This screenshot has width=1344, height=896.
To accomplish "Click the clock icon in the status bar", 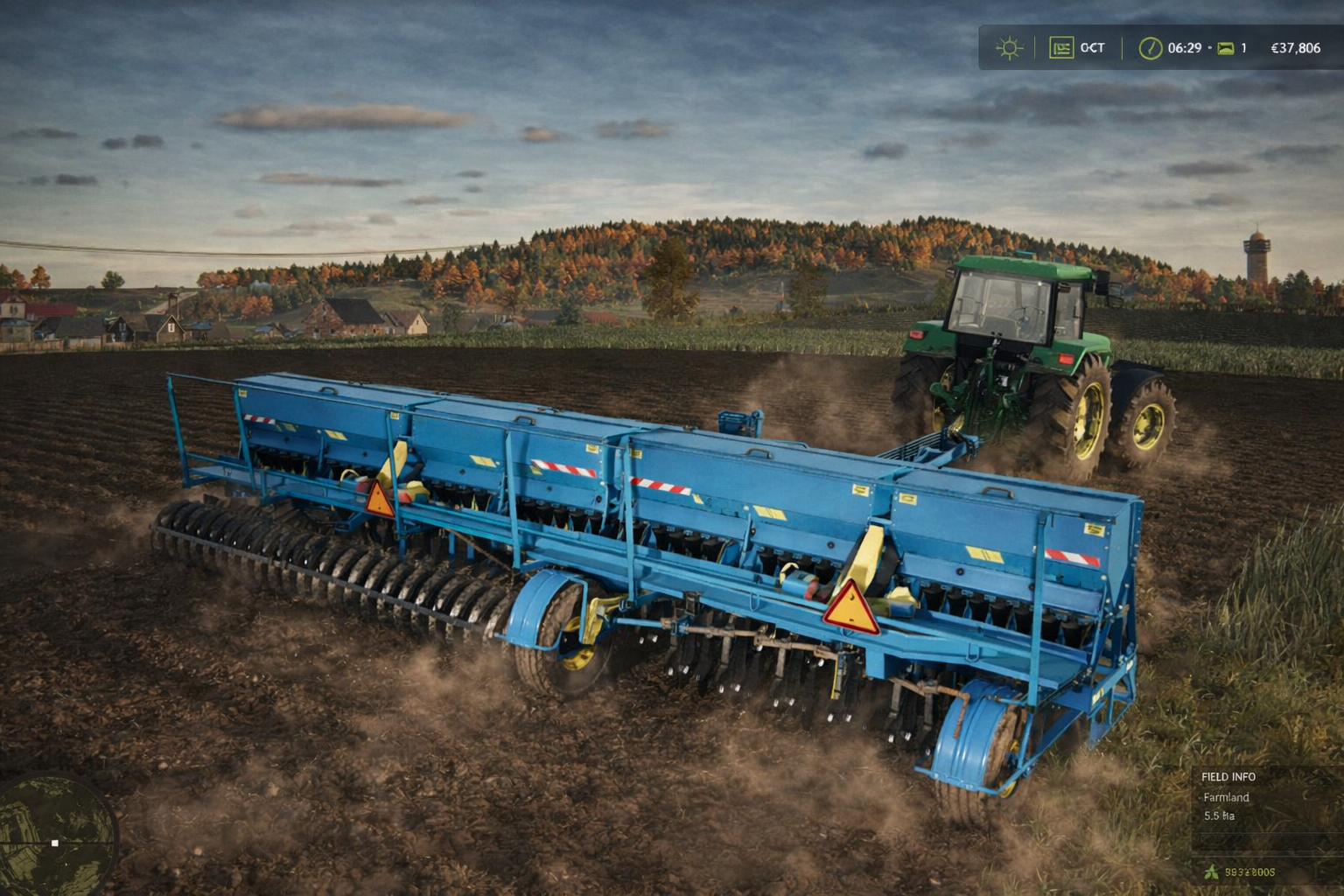I will 1150,48.
